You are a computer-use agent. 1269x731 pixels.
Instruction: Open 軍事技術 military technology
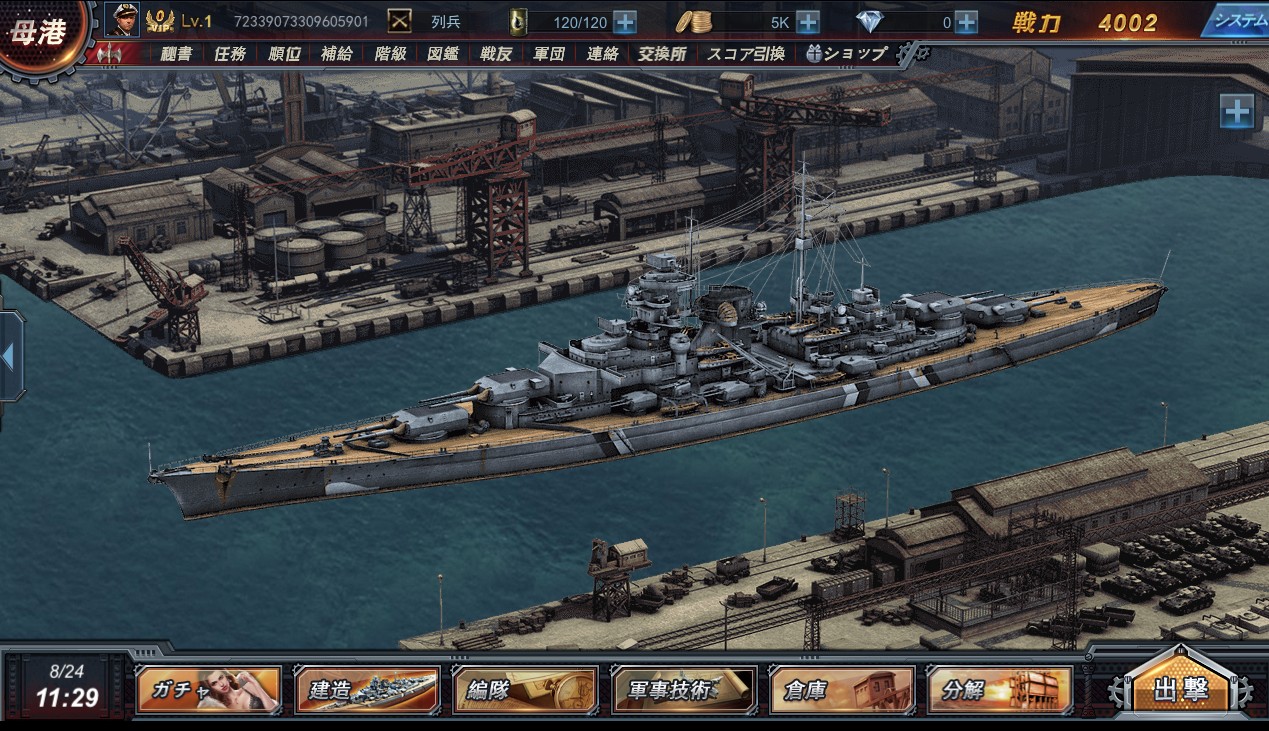[684, 690]
